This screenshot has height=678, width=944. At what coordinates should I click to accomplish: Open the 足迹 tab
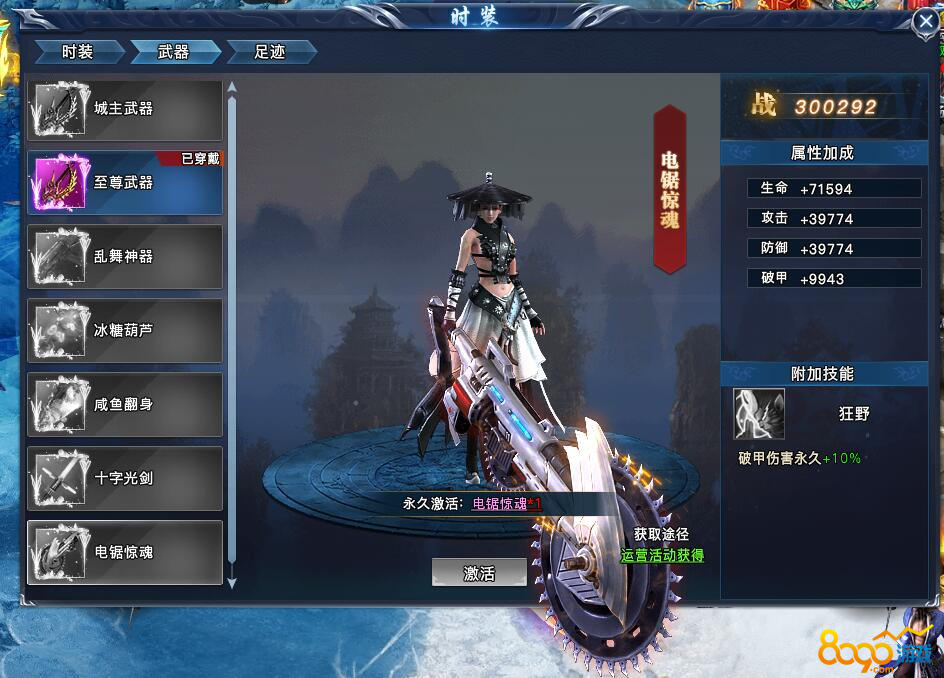(x=270, y=52)
